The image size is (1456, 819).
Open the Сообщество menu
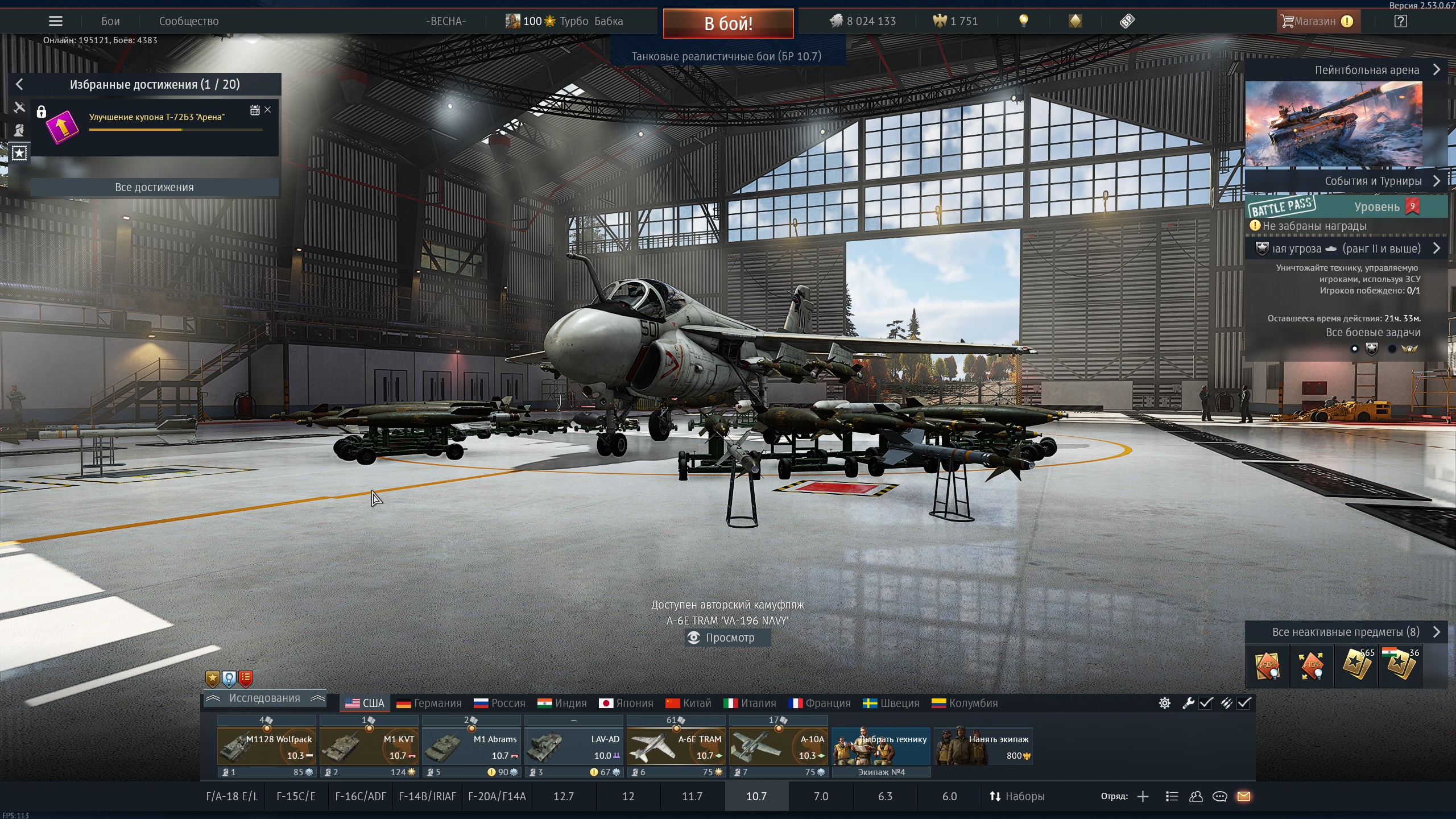click(188, 22)
